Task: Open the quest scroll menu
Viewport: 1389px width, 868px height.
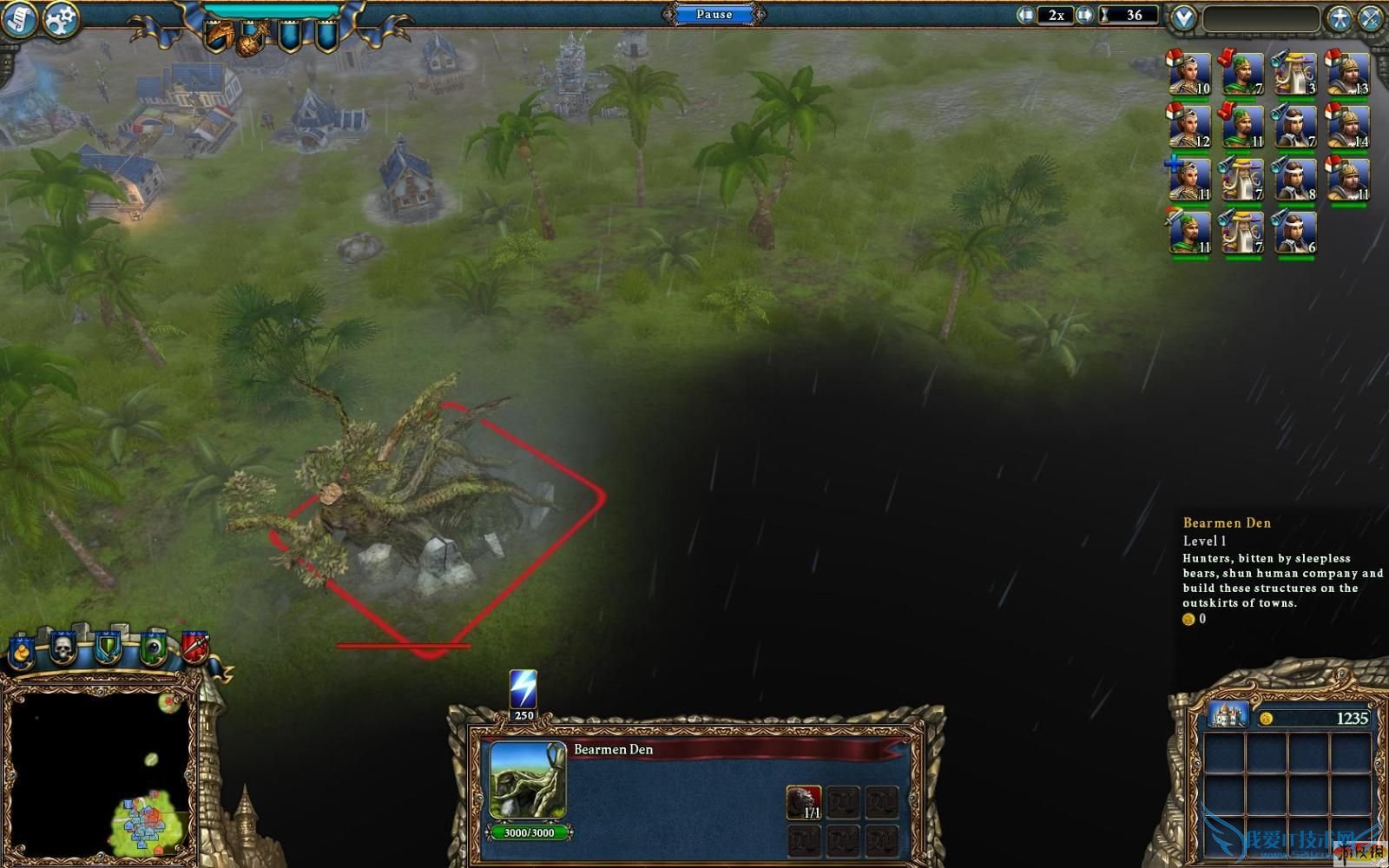Action: click(17, 19)
